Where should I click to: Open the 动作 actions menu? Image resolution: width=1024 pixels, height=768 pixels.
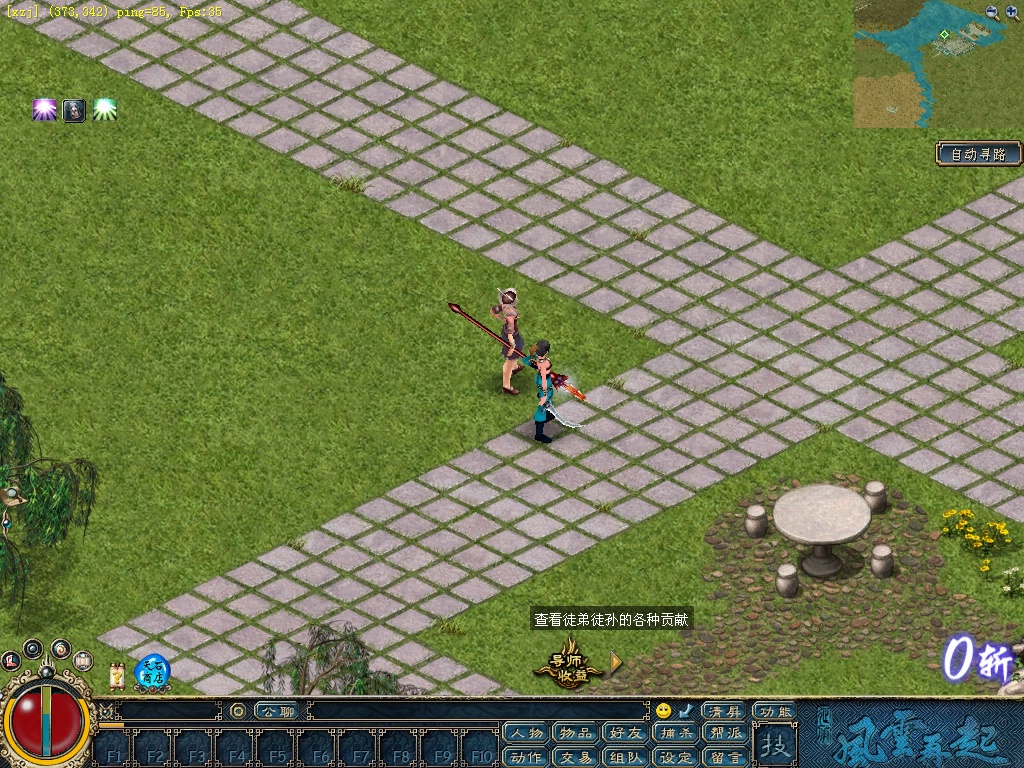pyautogui.click(x=525, y=757)
